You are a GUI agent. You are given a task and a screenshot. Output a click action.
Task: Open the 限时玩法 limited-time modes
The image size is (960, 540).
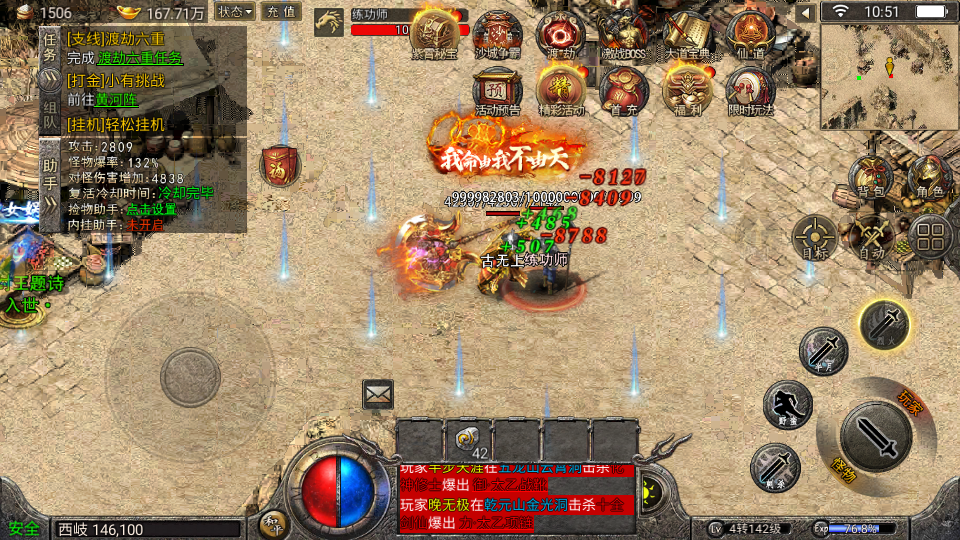[x=750, y=90]
